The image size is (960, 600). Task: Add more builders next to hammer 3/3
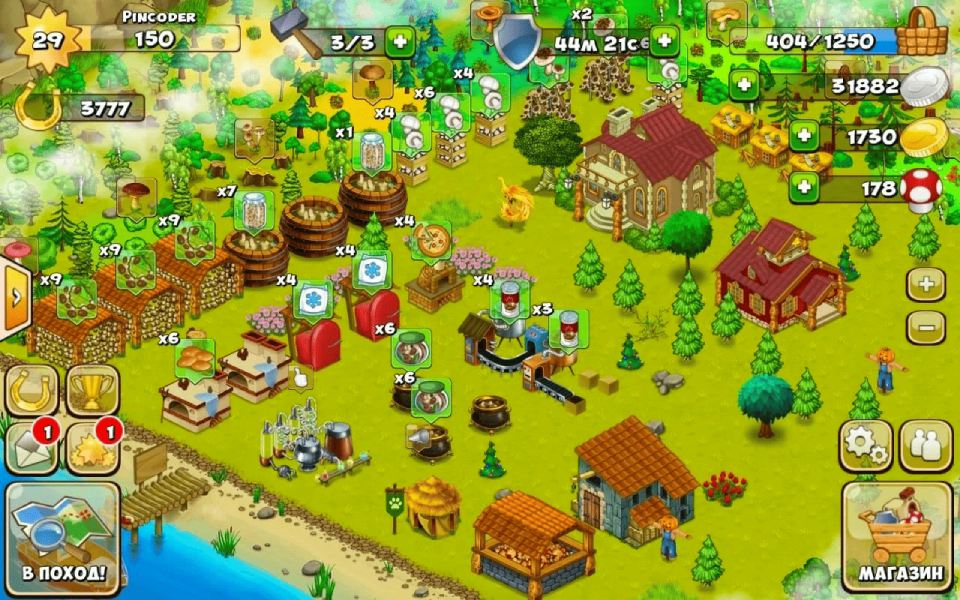(x=400, y=41)
